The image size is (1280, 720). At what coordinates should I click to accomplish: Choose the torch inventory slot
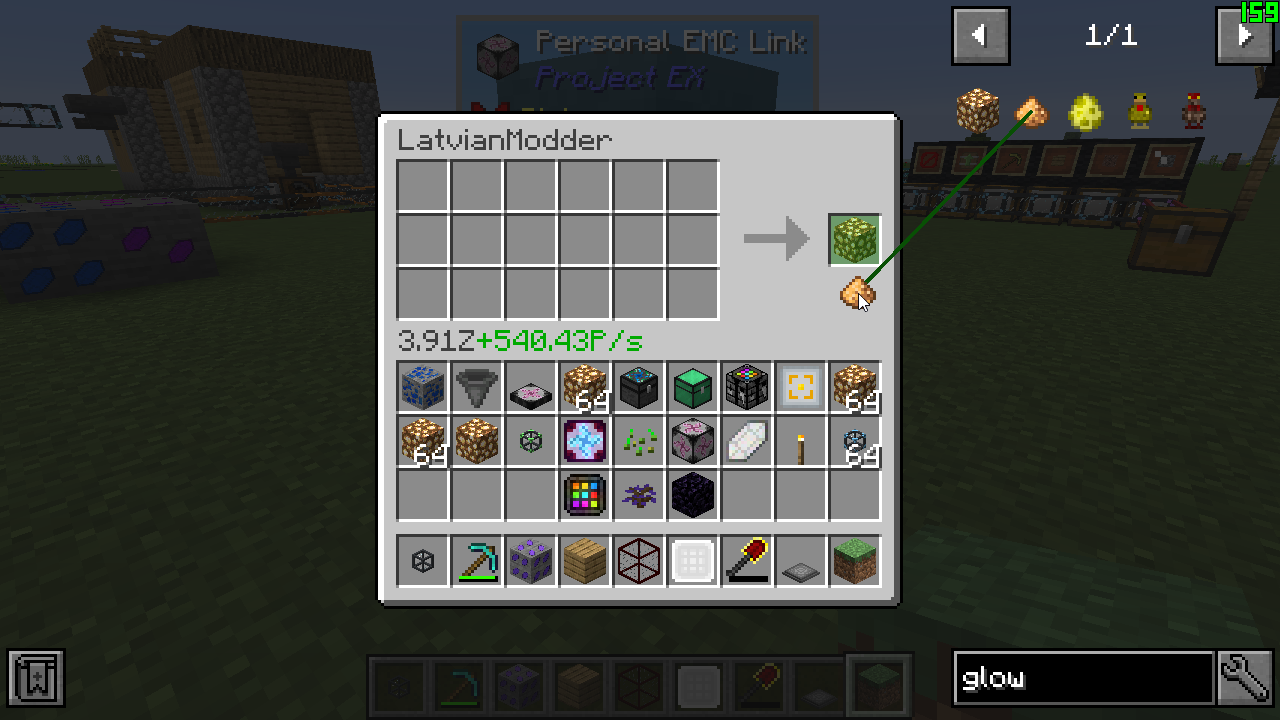(x=801, y=442)
